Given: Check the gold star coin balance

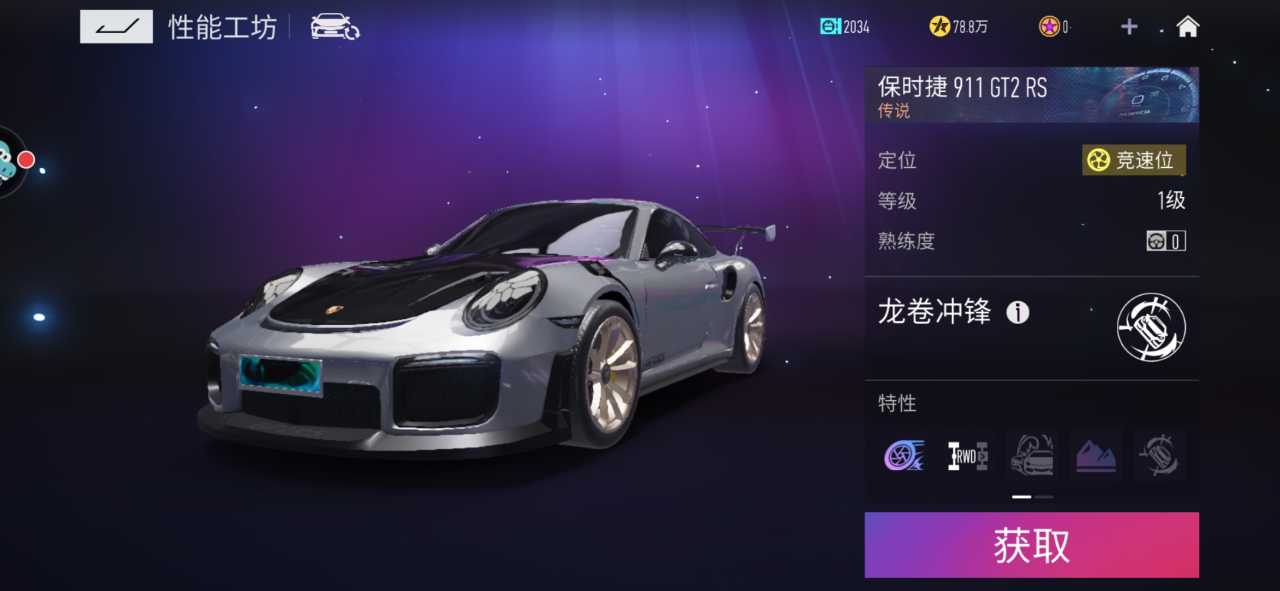Looking at the screenshot, I should point(958,27).
